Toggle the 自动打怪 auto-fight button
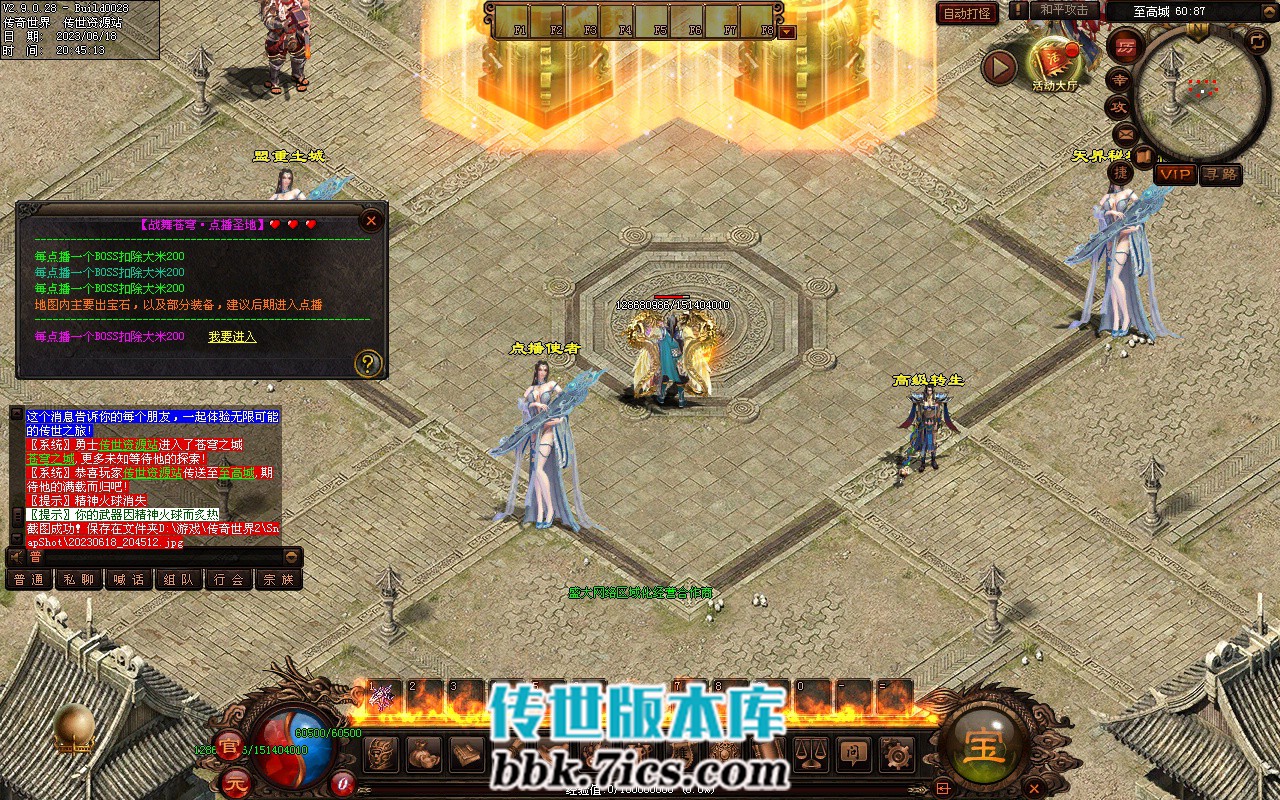 (x=967, y=13)
